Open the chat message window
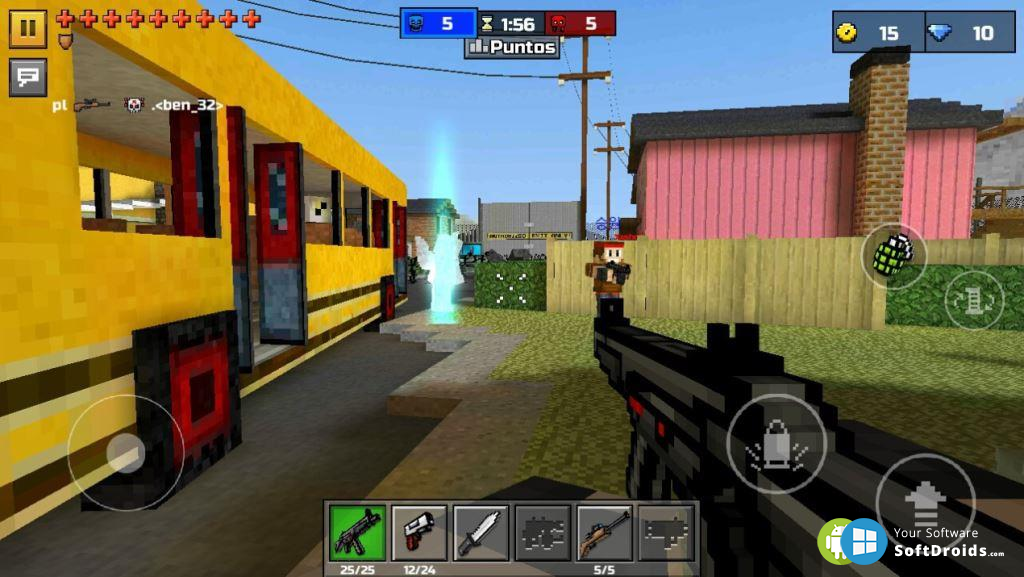 point(28,76)
